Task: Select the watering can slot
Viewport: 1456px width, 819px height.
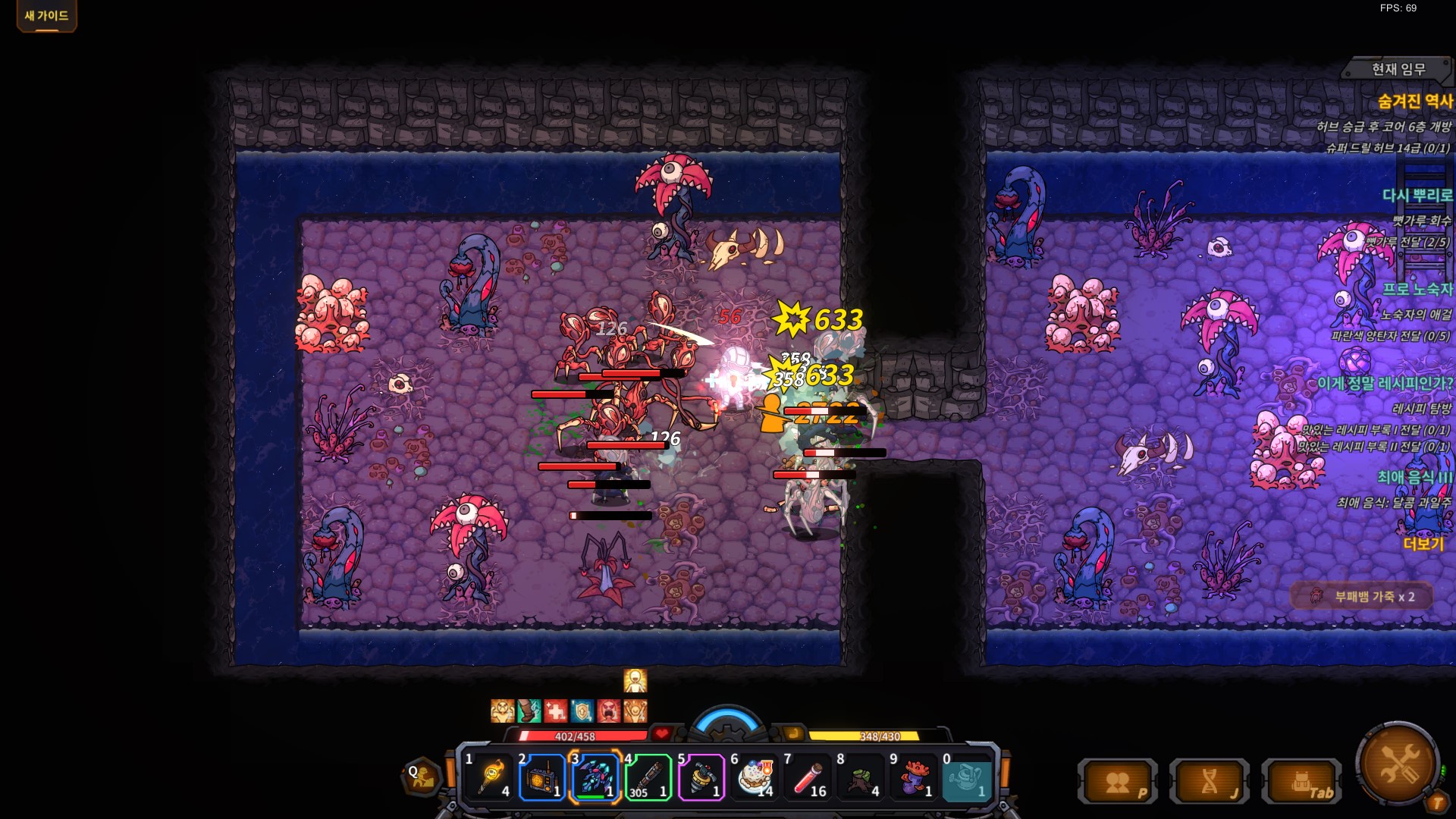Action: pyautogui.click(x=967, y=777)
